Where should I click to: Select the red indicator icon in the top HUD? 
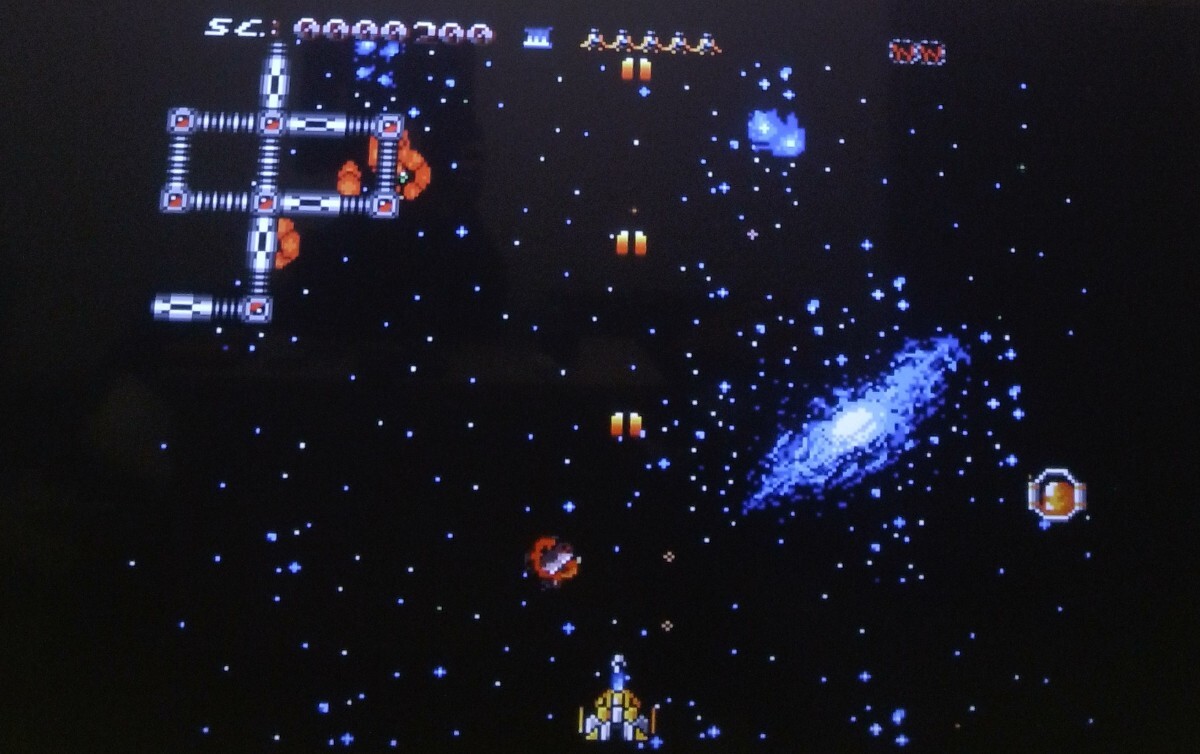click(x=916, y=52)
